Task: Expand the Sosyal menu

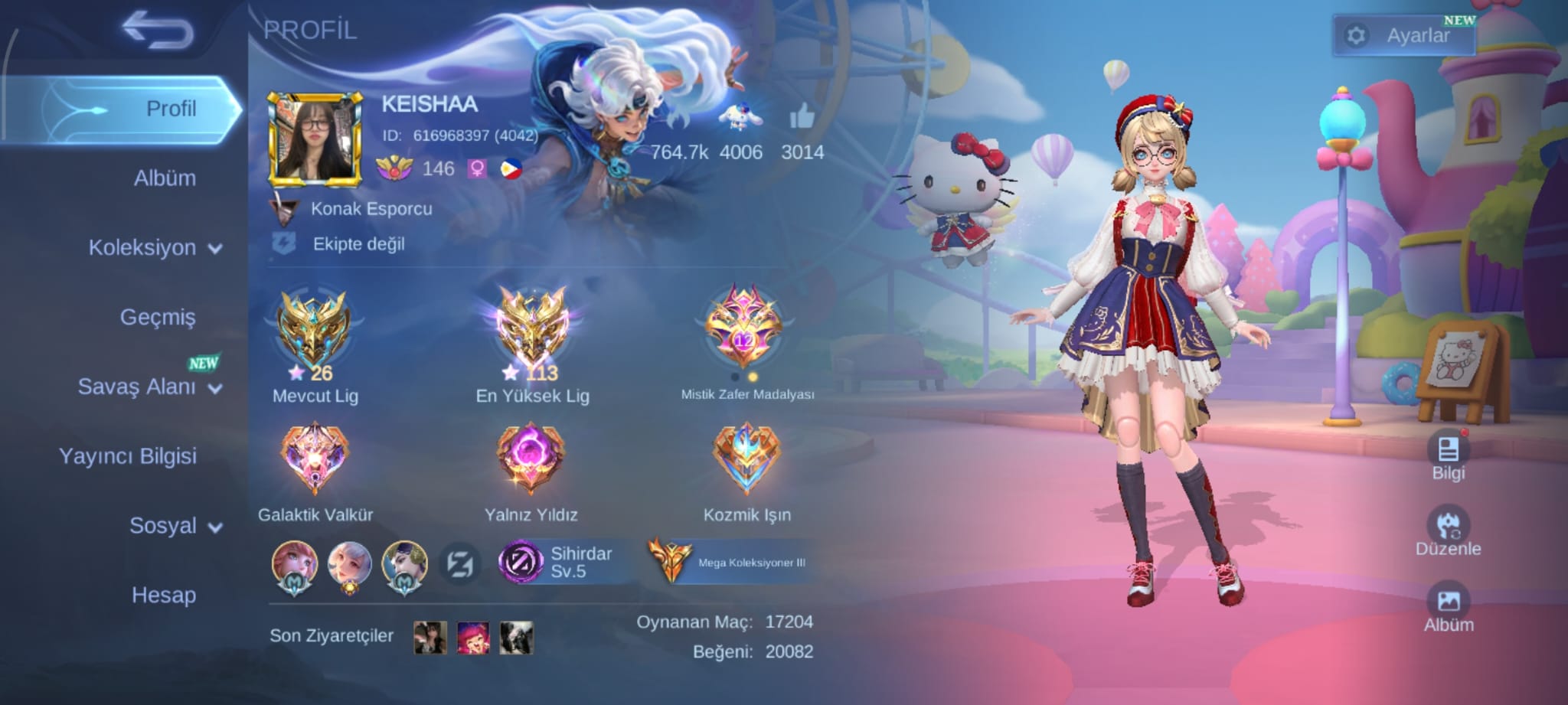Action: 175,526
